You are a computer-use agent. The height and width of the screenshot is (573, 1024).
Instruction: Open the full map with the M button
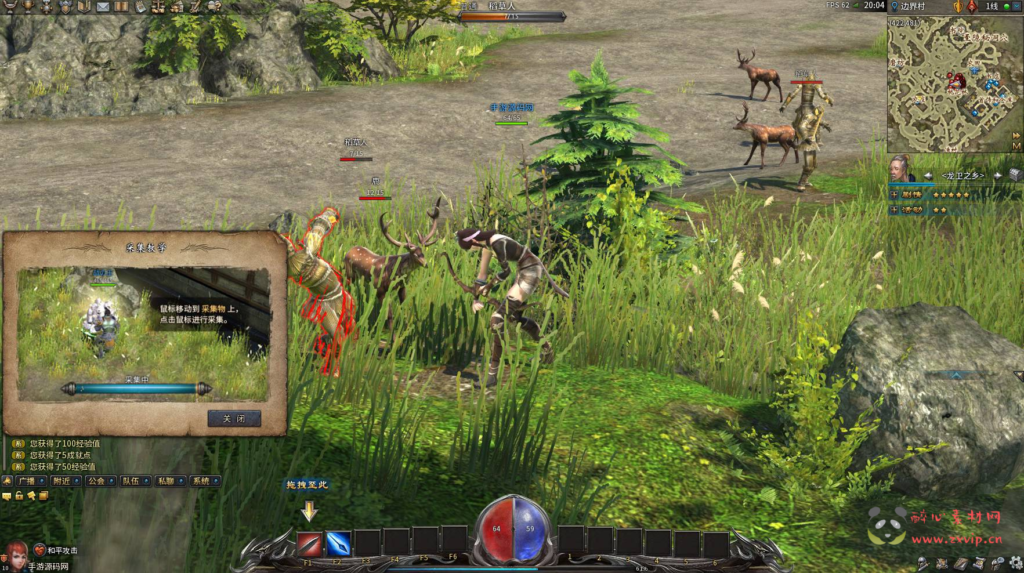click(x=1016, y=147)
